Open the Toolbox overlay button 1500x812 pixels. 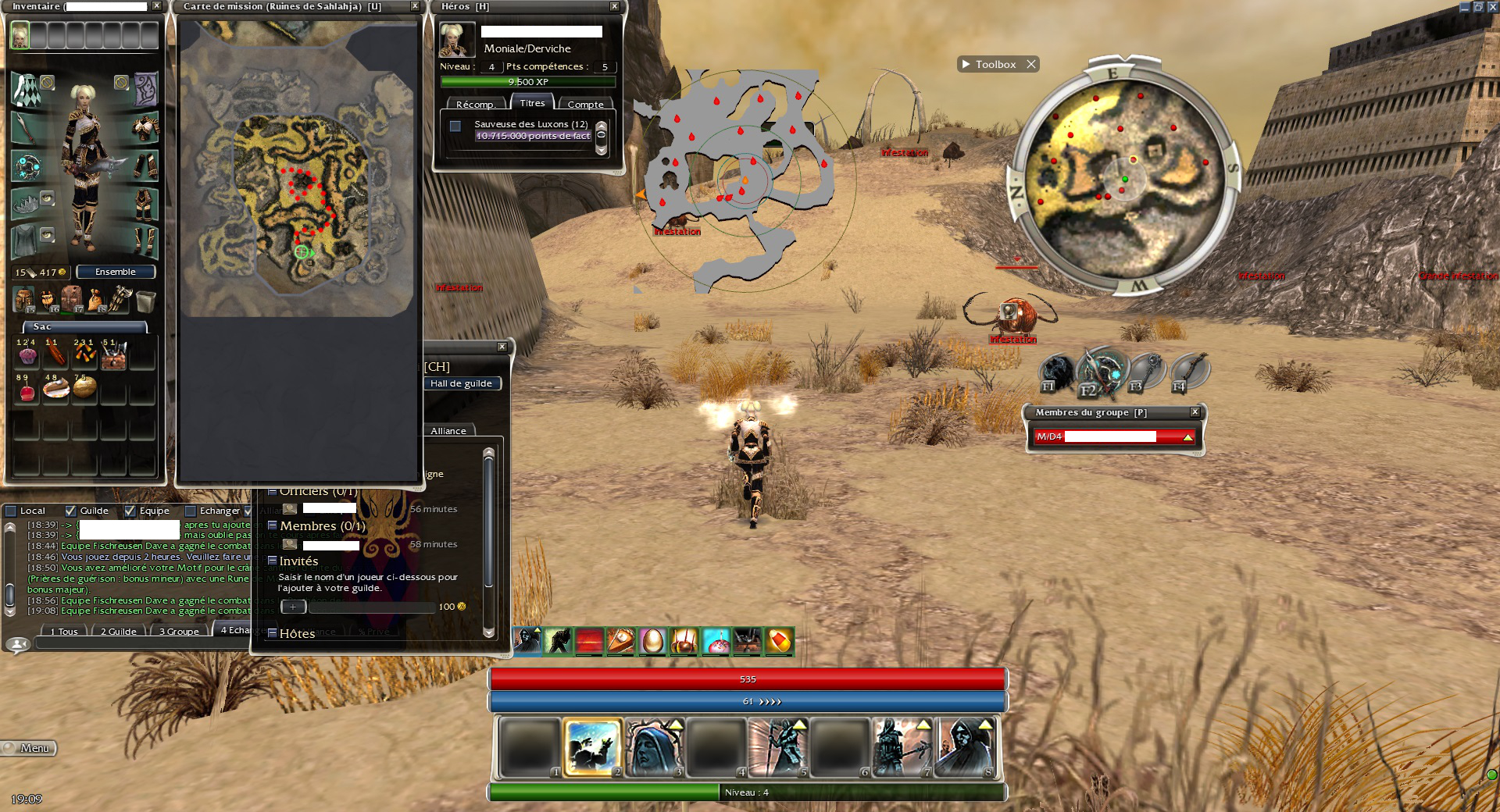(995, 65)
